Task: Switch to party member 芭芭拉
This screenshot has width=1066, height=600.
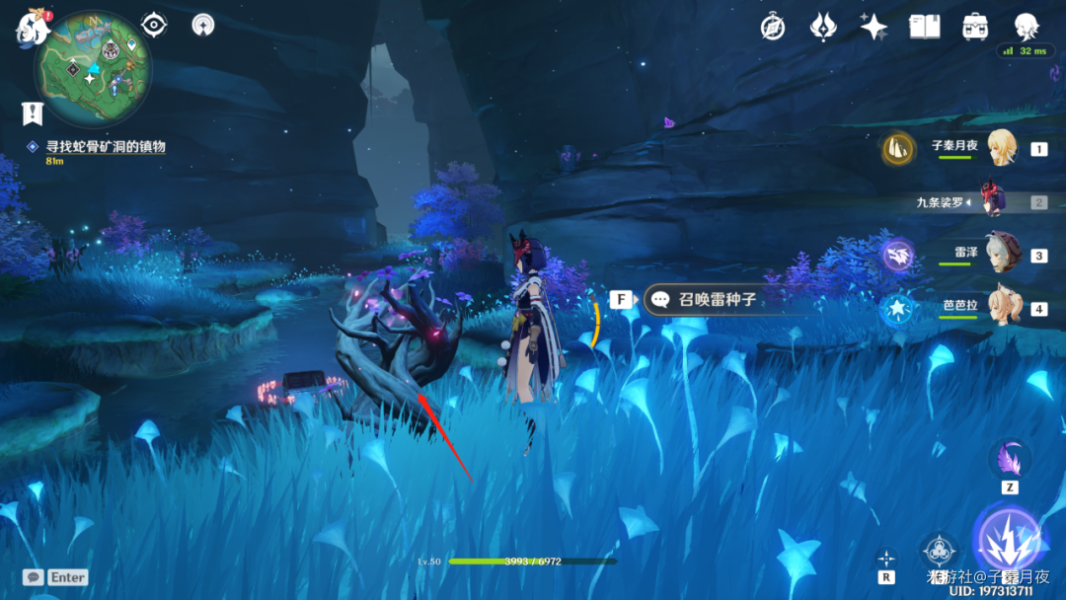Action: pos(1000,307)
